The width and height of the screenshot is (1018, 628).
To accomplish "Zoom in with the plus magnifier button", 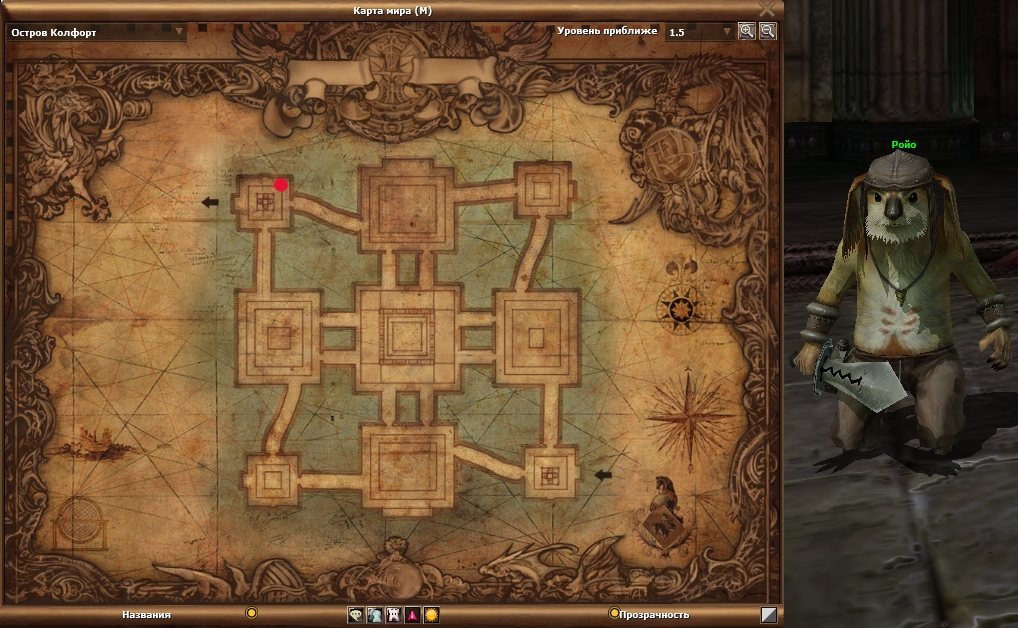I will click(746, 31).
